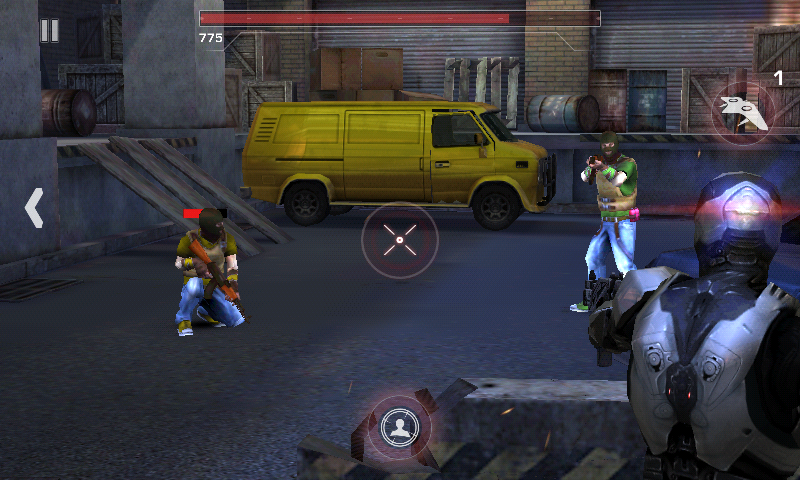Activate the target scan focus button
This screenshot has height=480, width=800.
point(400,427)
